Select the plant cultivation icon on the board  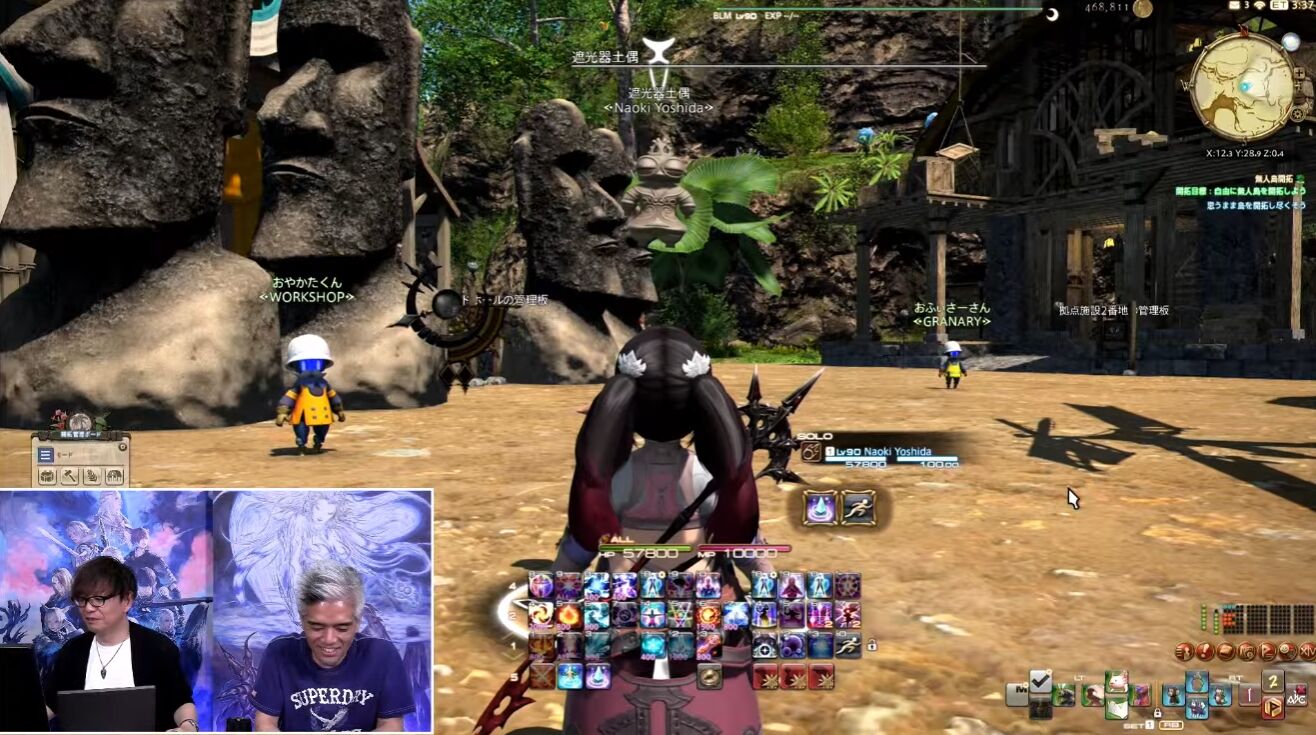pos(113,475)
